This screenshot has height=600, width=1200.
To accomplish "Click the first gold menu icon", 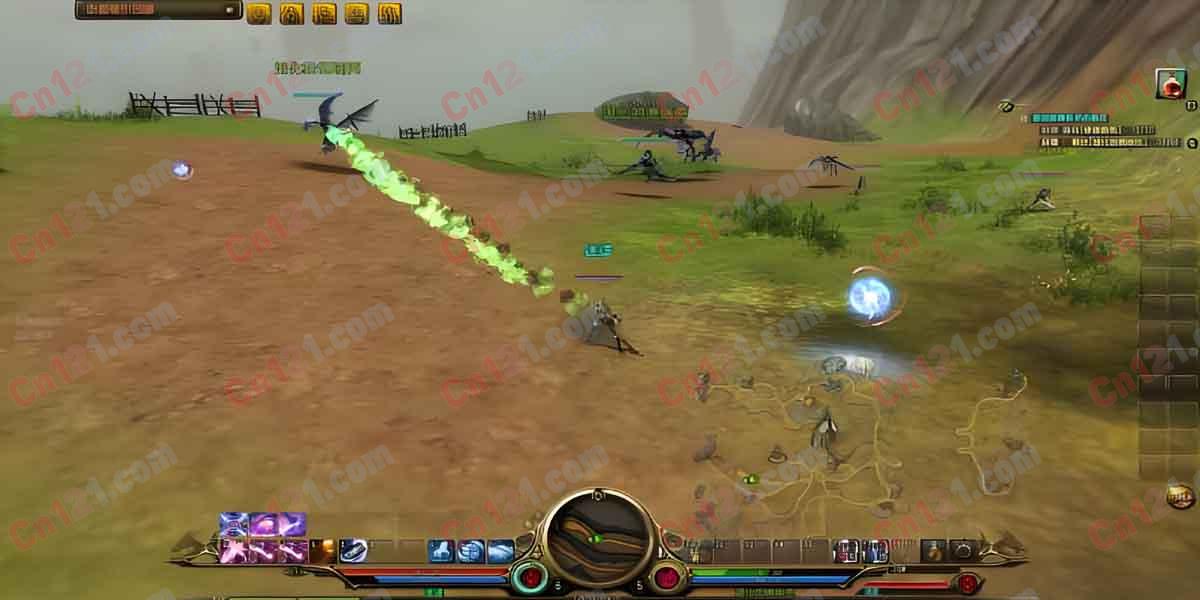I will (259, 13).
